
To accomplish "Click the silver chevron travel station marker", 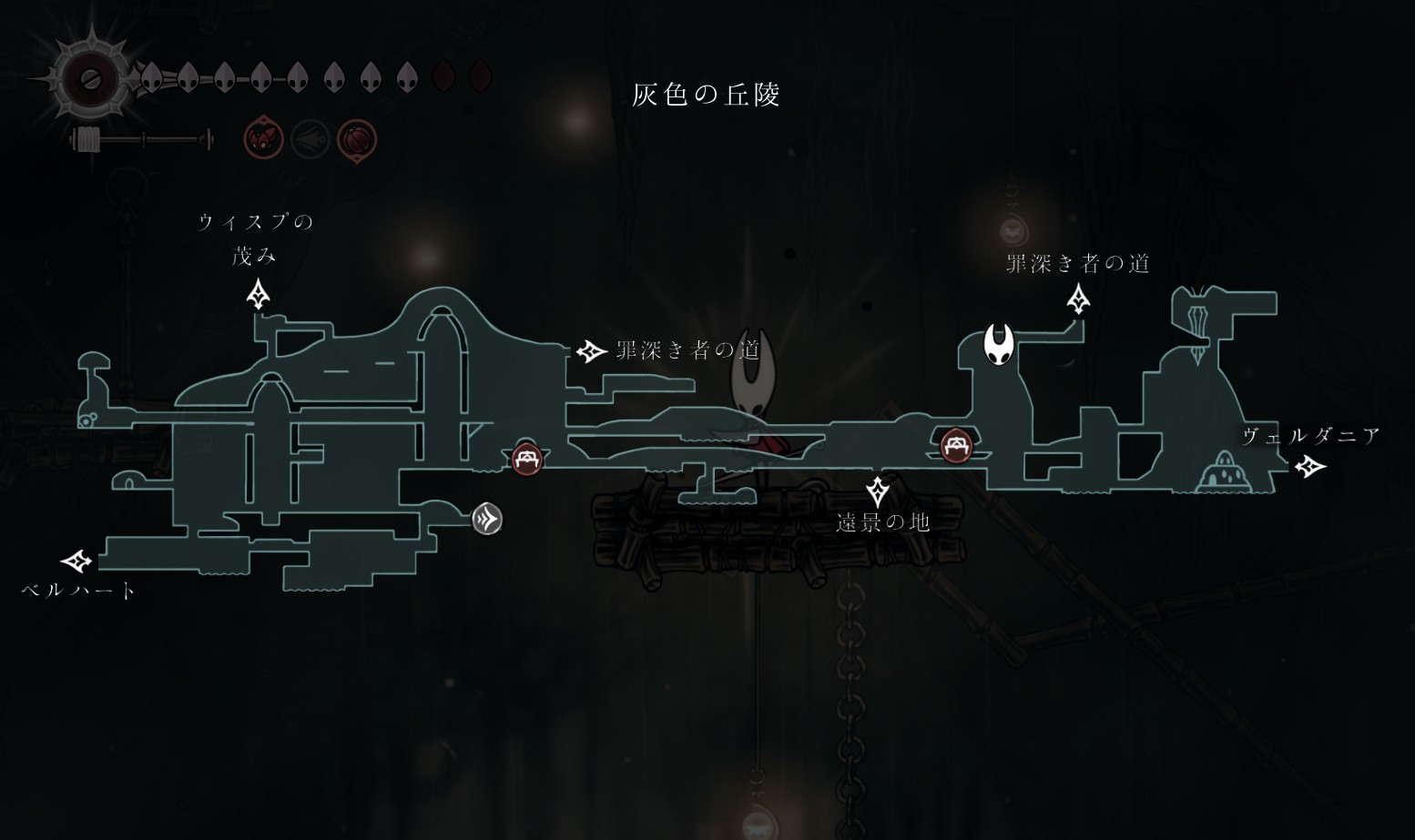I will tap(487, 520).
